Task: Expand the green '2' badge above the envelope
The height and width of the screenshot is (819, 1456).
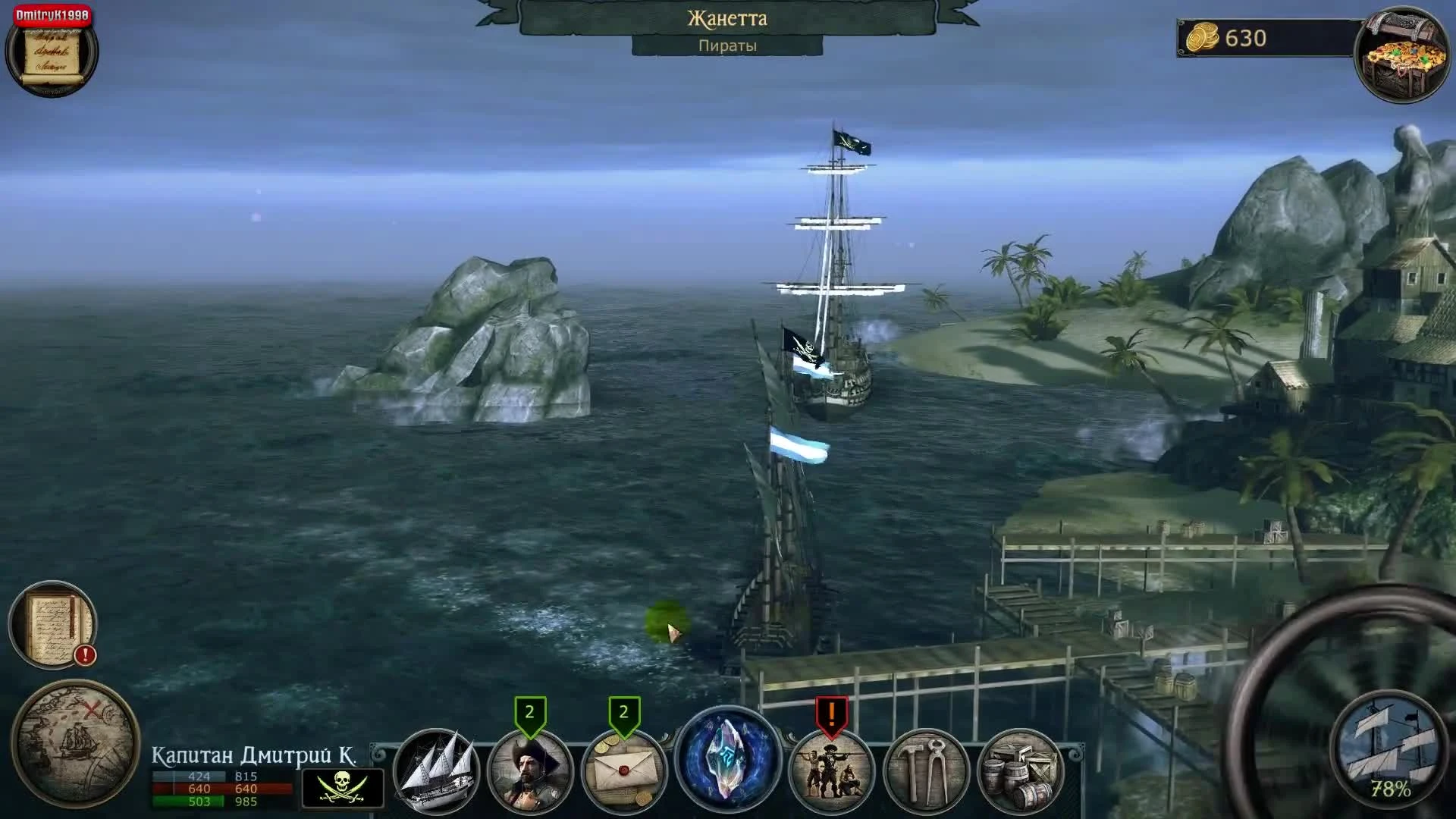Action: [626, 711]
